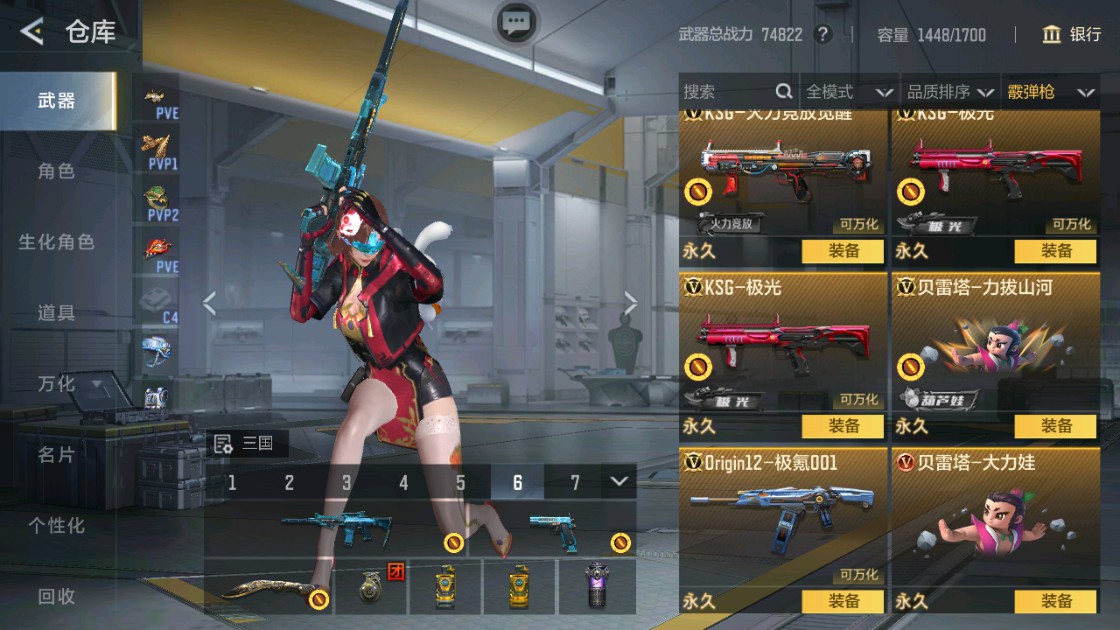Rotate to next character with right arrow
The image size is (1120, 630).
point(630,303)
